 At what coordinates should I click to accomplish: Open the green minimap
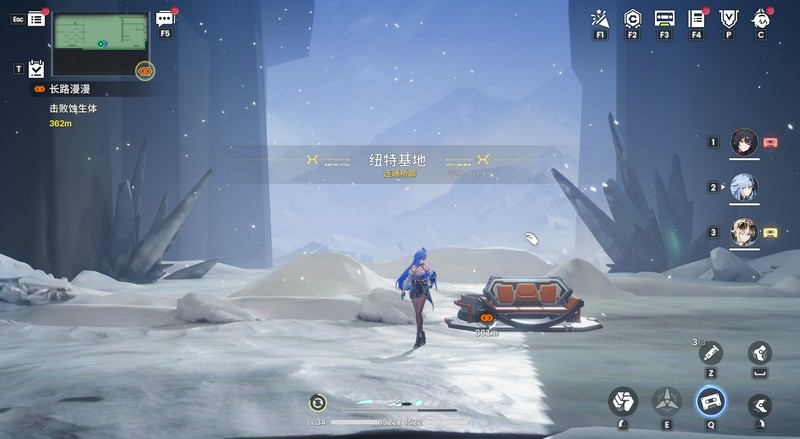[x=99, y=44]
